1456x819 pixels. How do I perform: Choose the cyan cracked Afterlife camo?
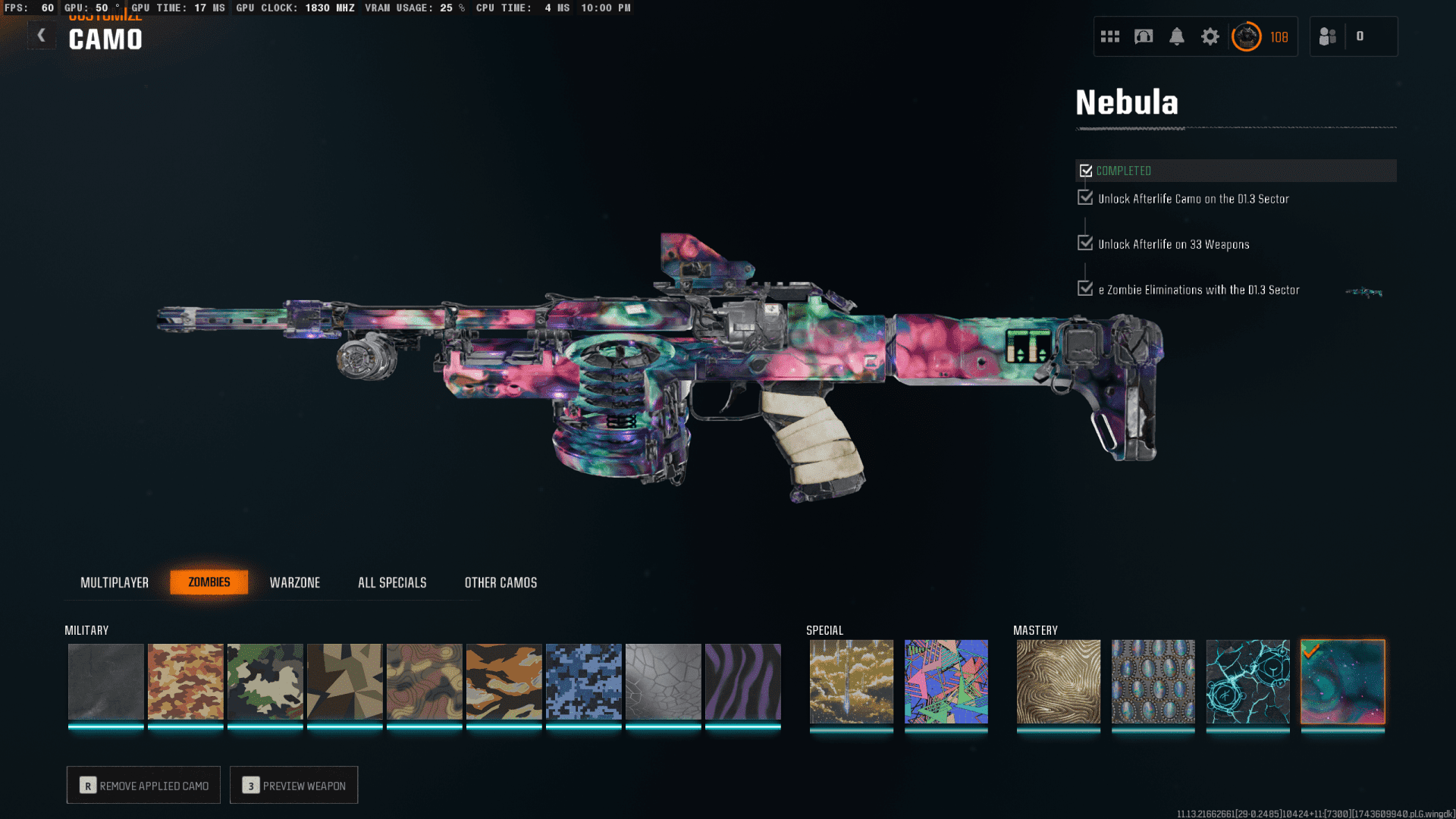1247,682
